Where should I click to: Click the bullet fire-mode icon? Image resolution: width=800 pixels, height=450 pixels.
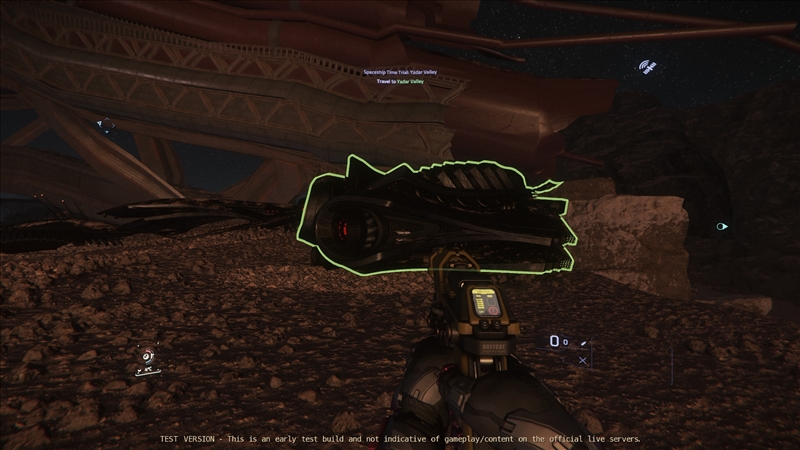(585, 343)
